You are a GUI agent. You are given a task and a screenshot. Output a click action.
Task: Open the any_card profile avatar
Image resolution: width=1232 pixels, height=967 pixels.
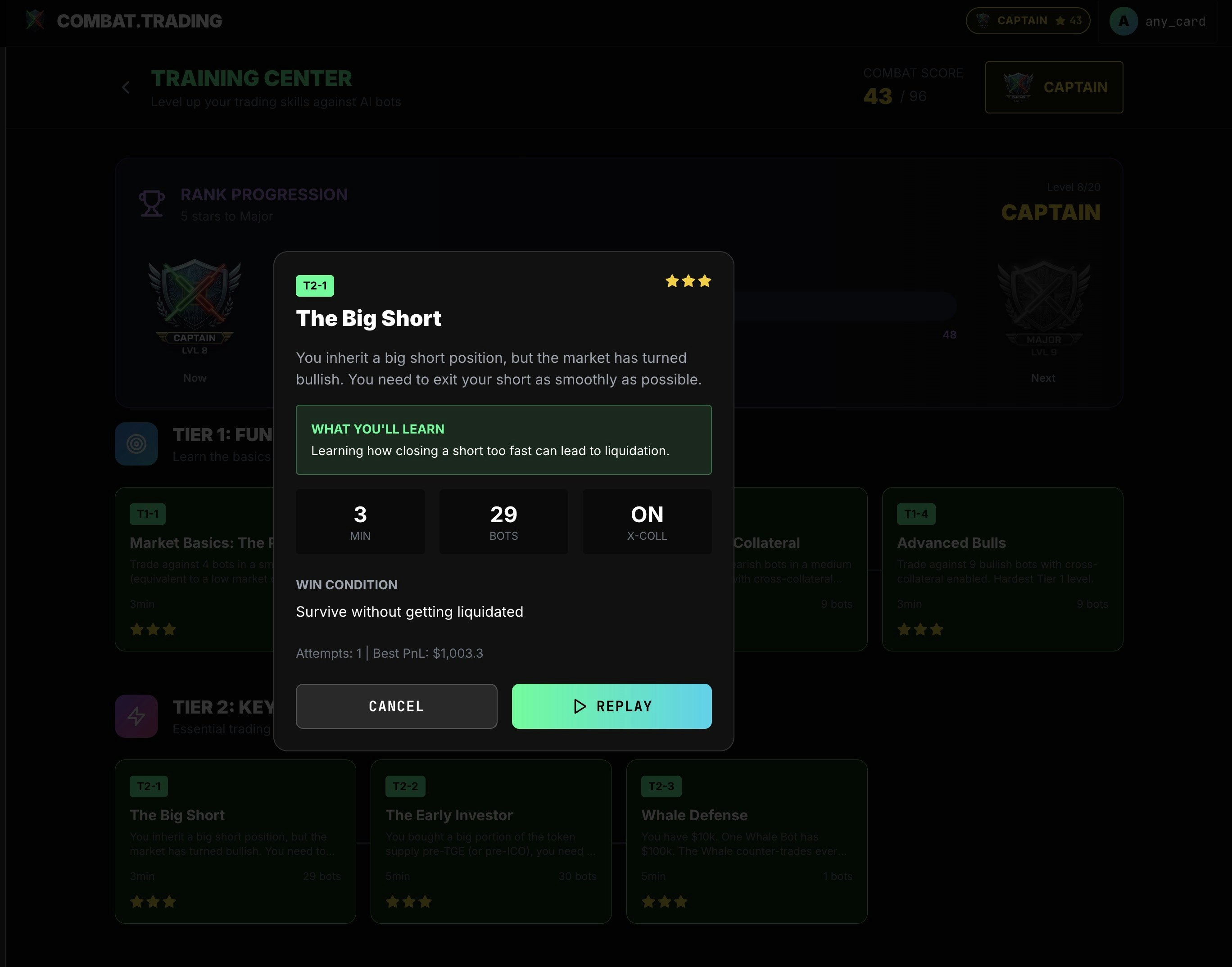[x=1123, y=22]
